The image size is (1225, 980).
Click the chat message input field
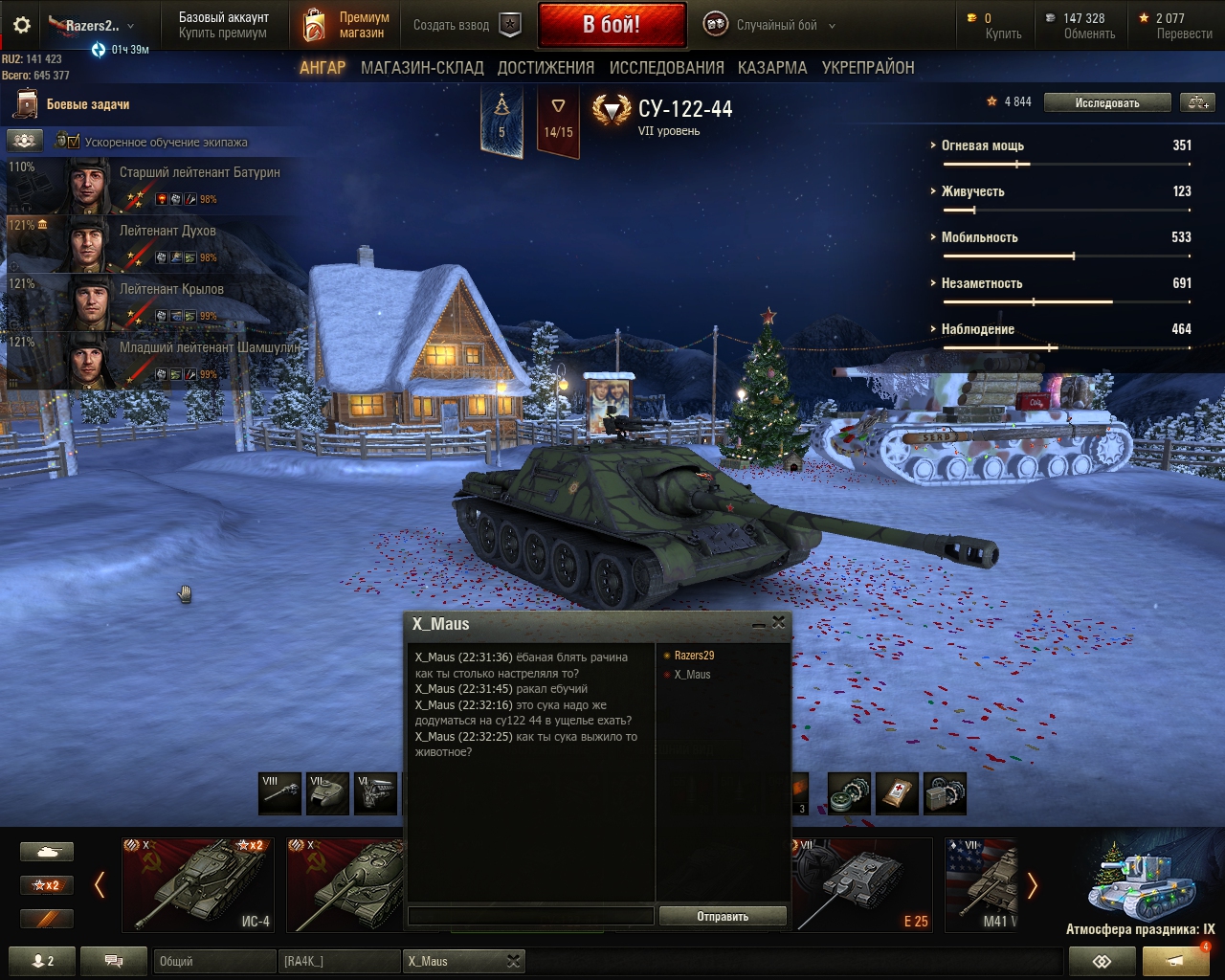pos(530,916)
